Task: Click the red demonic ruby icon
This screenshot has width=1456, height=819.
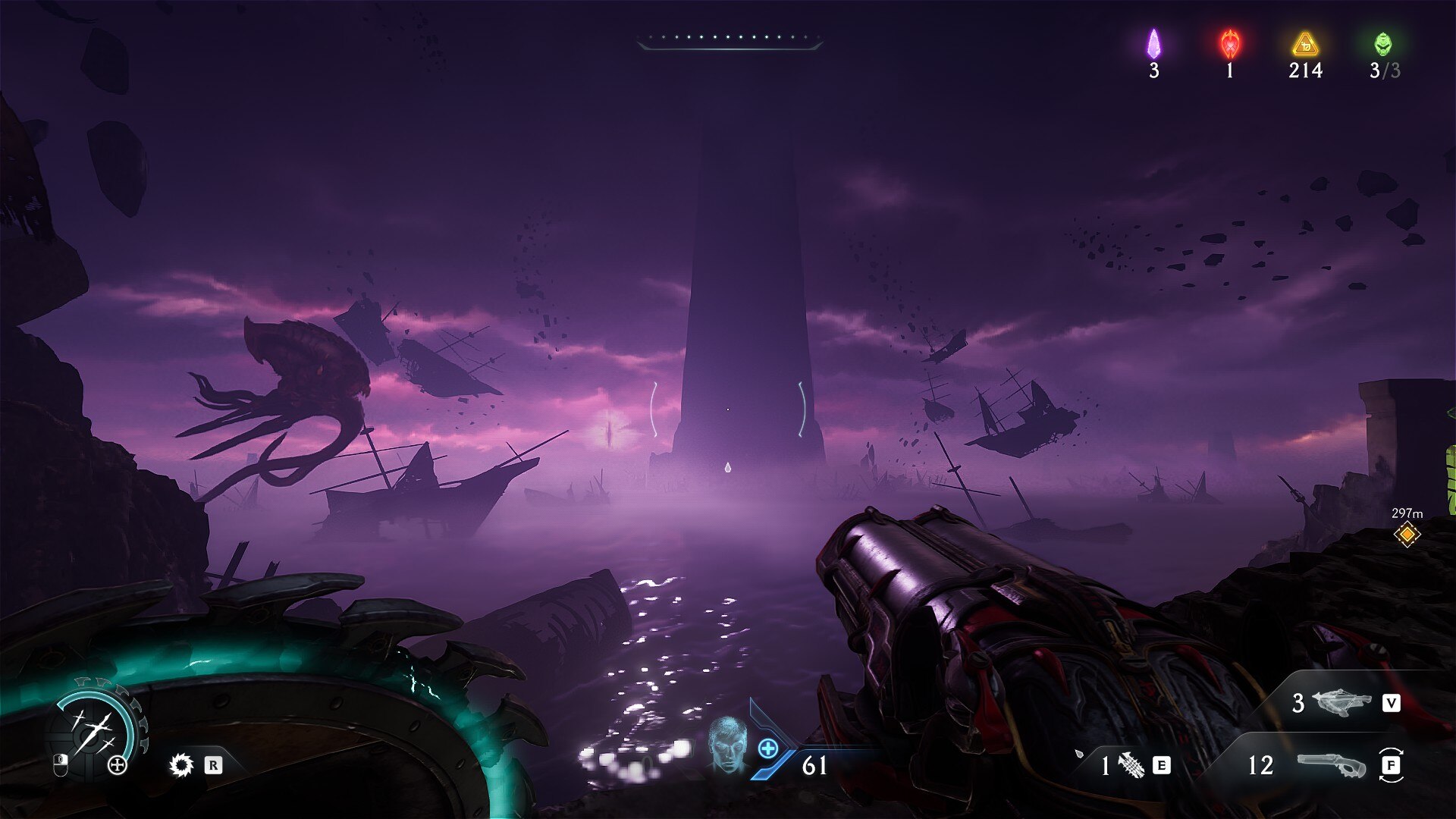Action: pyautogui.click(x=1229, y=44)
